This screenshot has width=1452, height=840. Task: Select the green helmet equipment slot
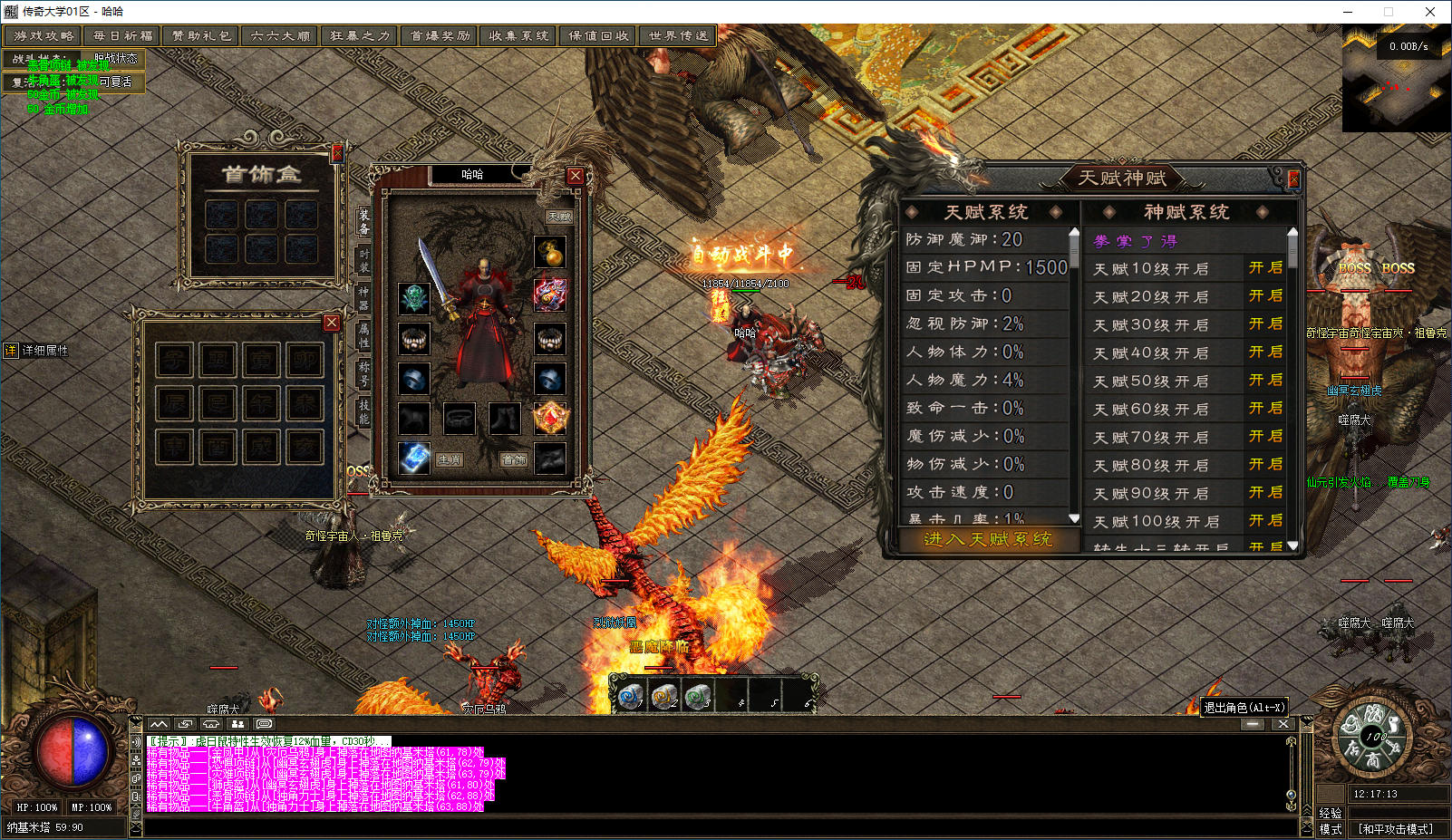(x=414, y=297)
